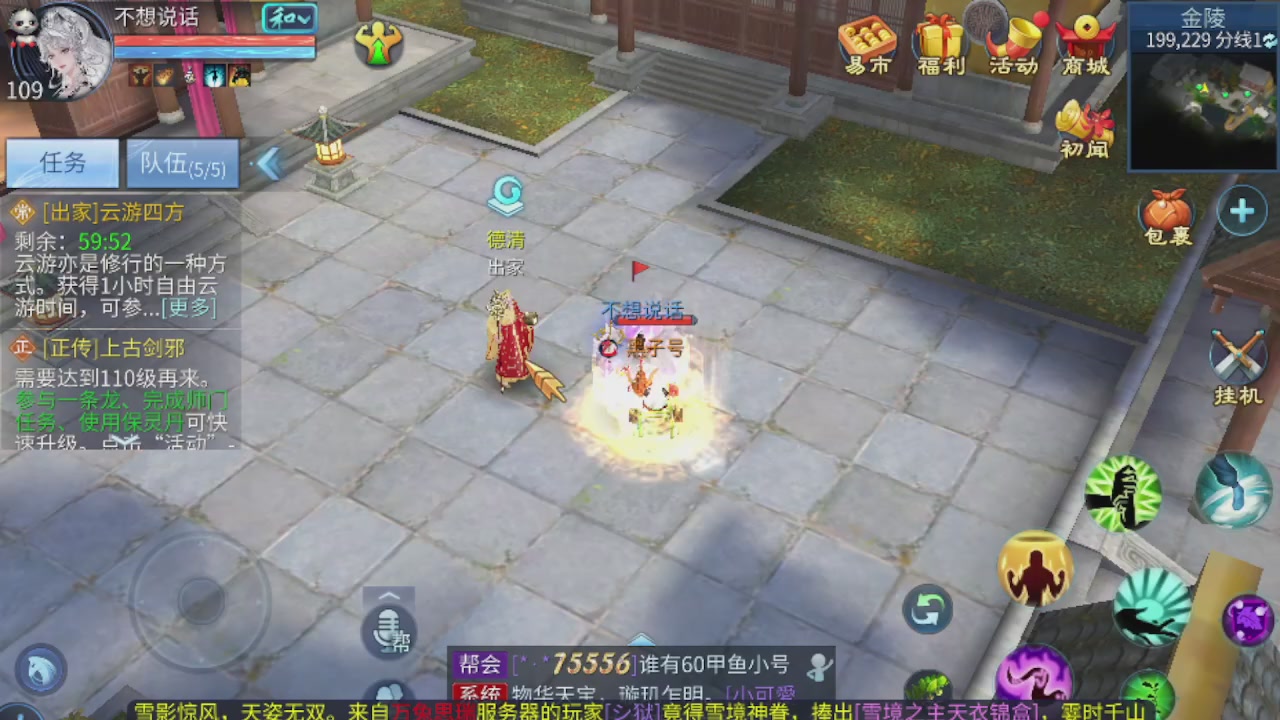Switch to the 任务 quest tab

62,163
